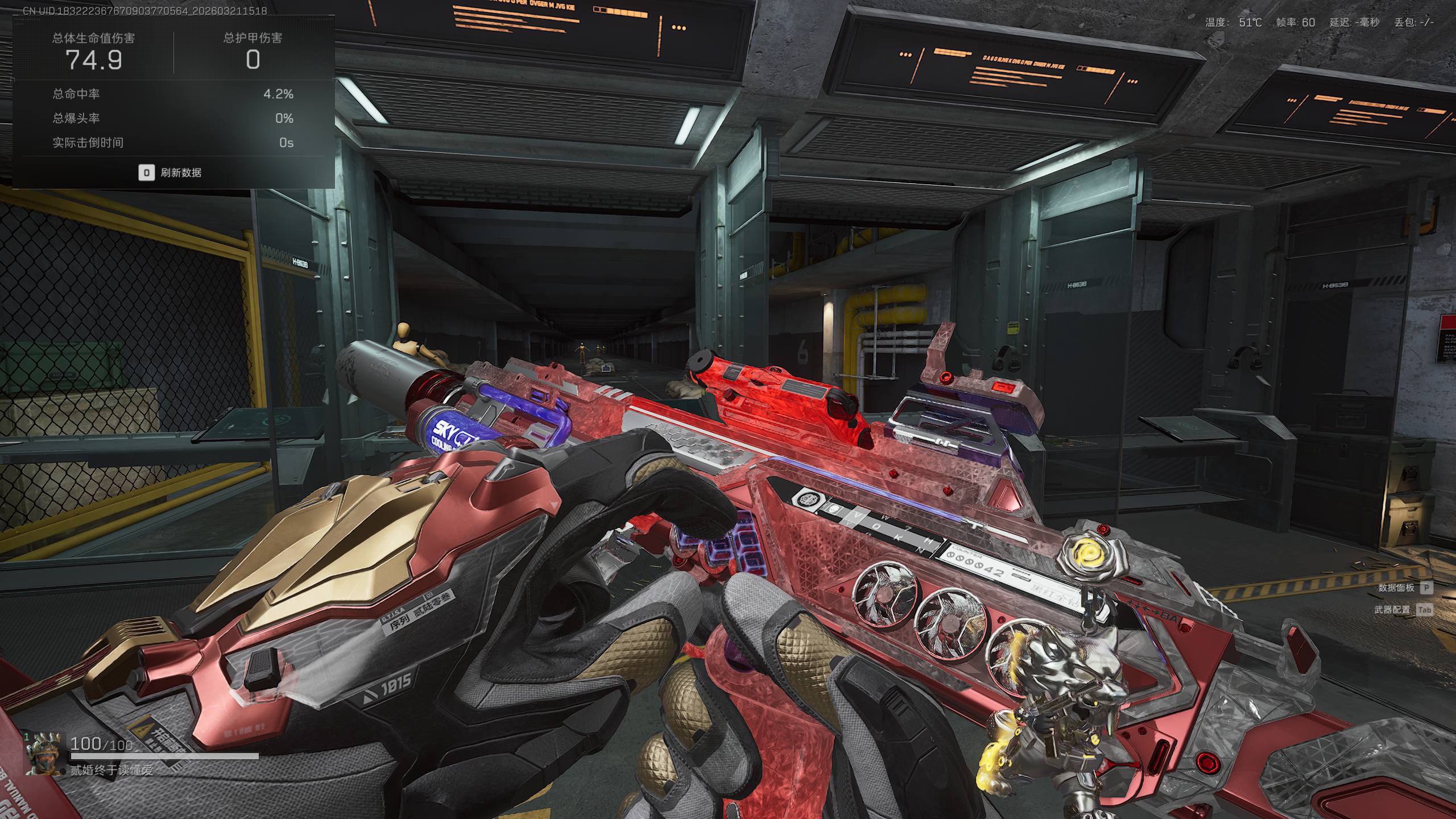1456x819 pixels.
Task: Click the 刷新数据 refresh data label
Action: pos(180,173)
